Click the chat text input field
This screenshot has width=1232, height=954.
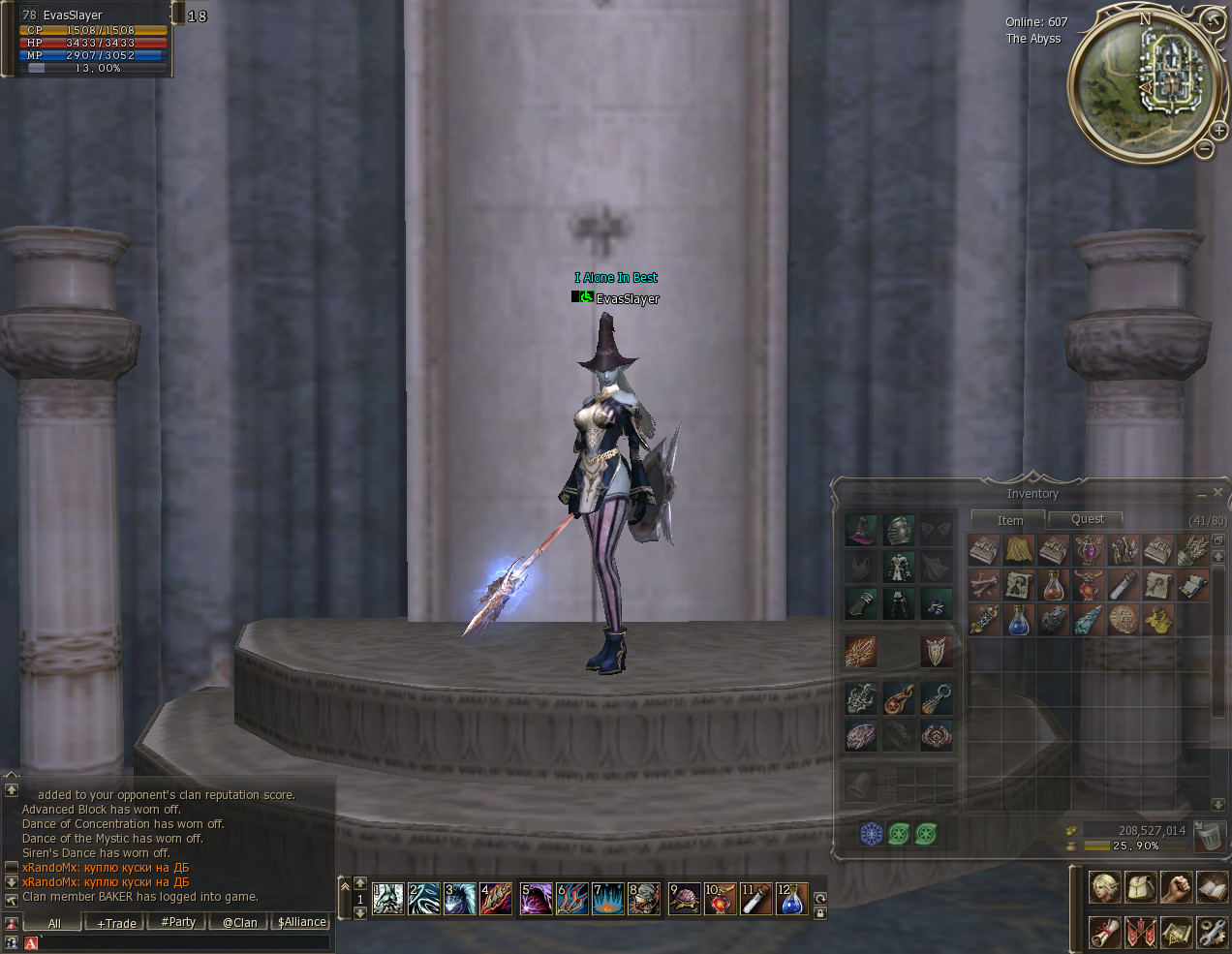184,942
